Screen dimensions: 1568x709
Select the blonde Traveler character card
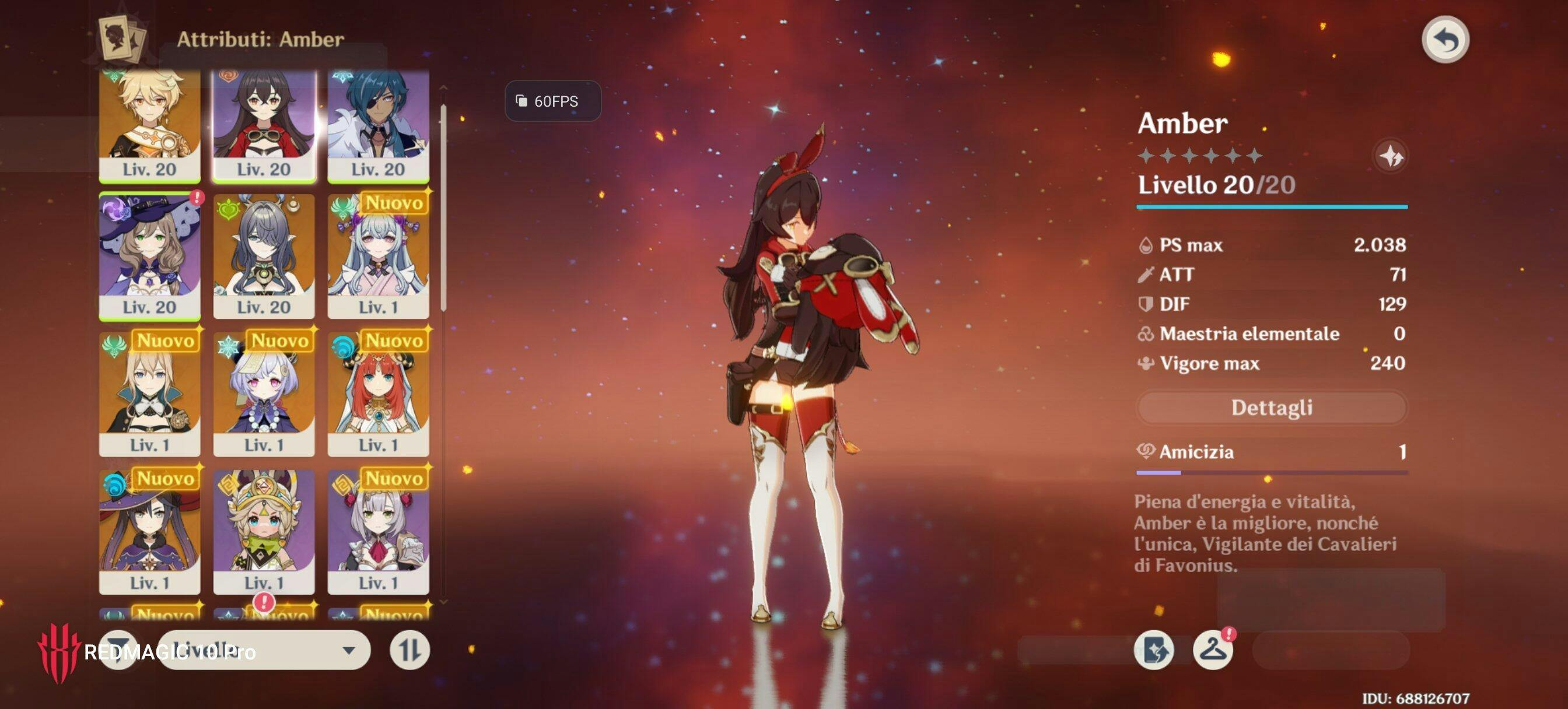coord(150,125)
